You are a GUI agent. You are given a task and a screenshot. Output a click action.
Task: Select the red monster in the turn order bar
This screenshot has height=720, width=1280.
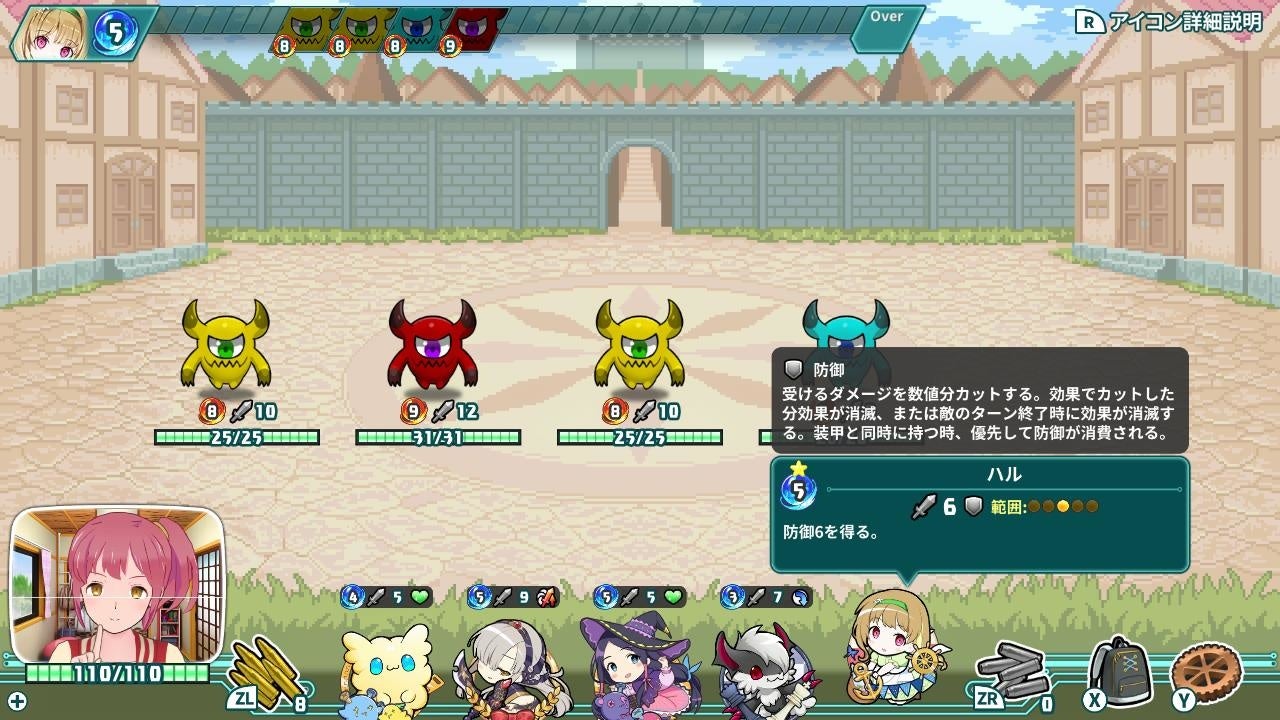(x=470, y=28)
